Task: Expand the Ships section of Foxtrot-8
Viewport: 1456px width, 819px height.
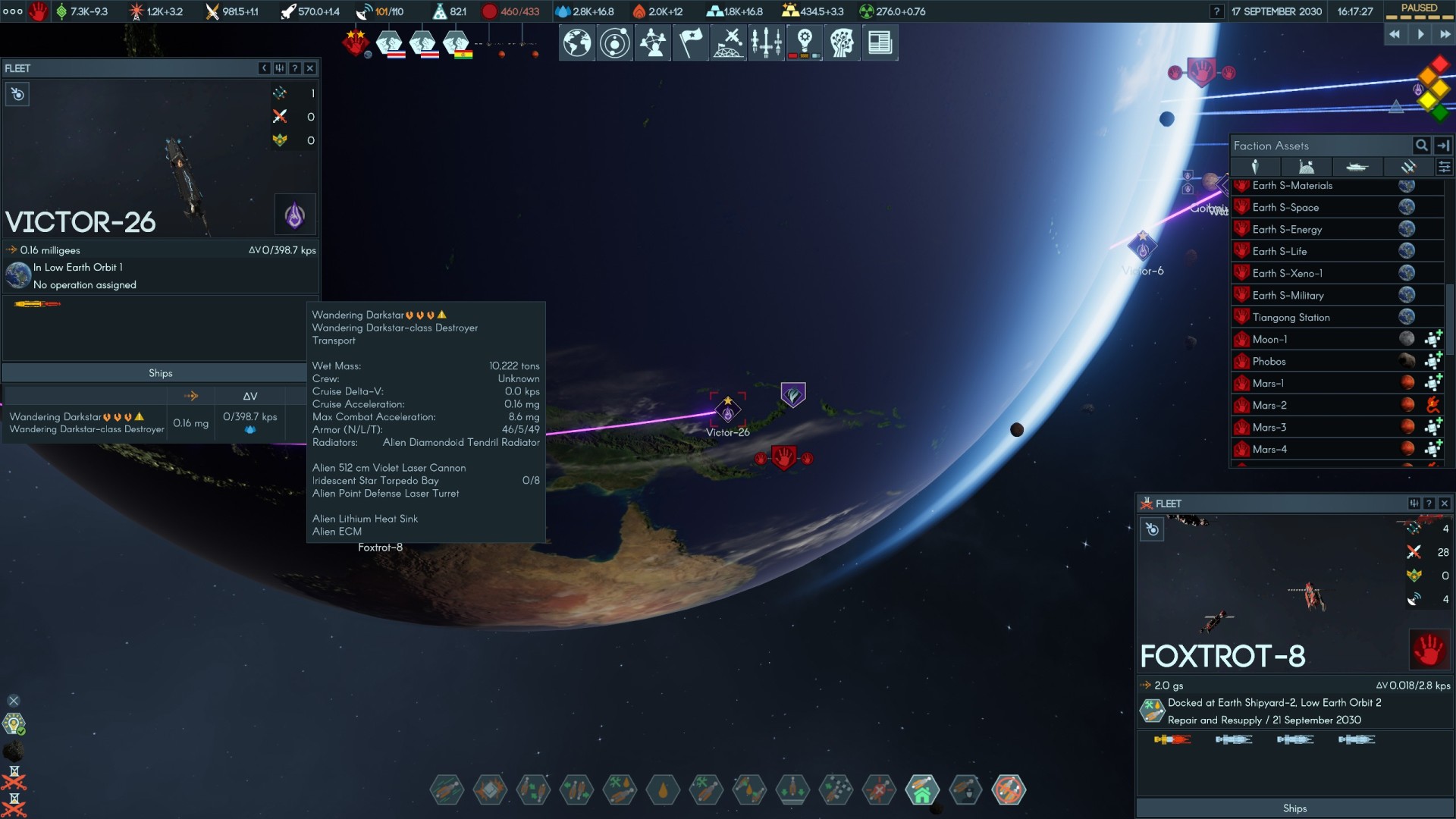Action: [x=1294, y=808]
